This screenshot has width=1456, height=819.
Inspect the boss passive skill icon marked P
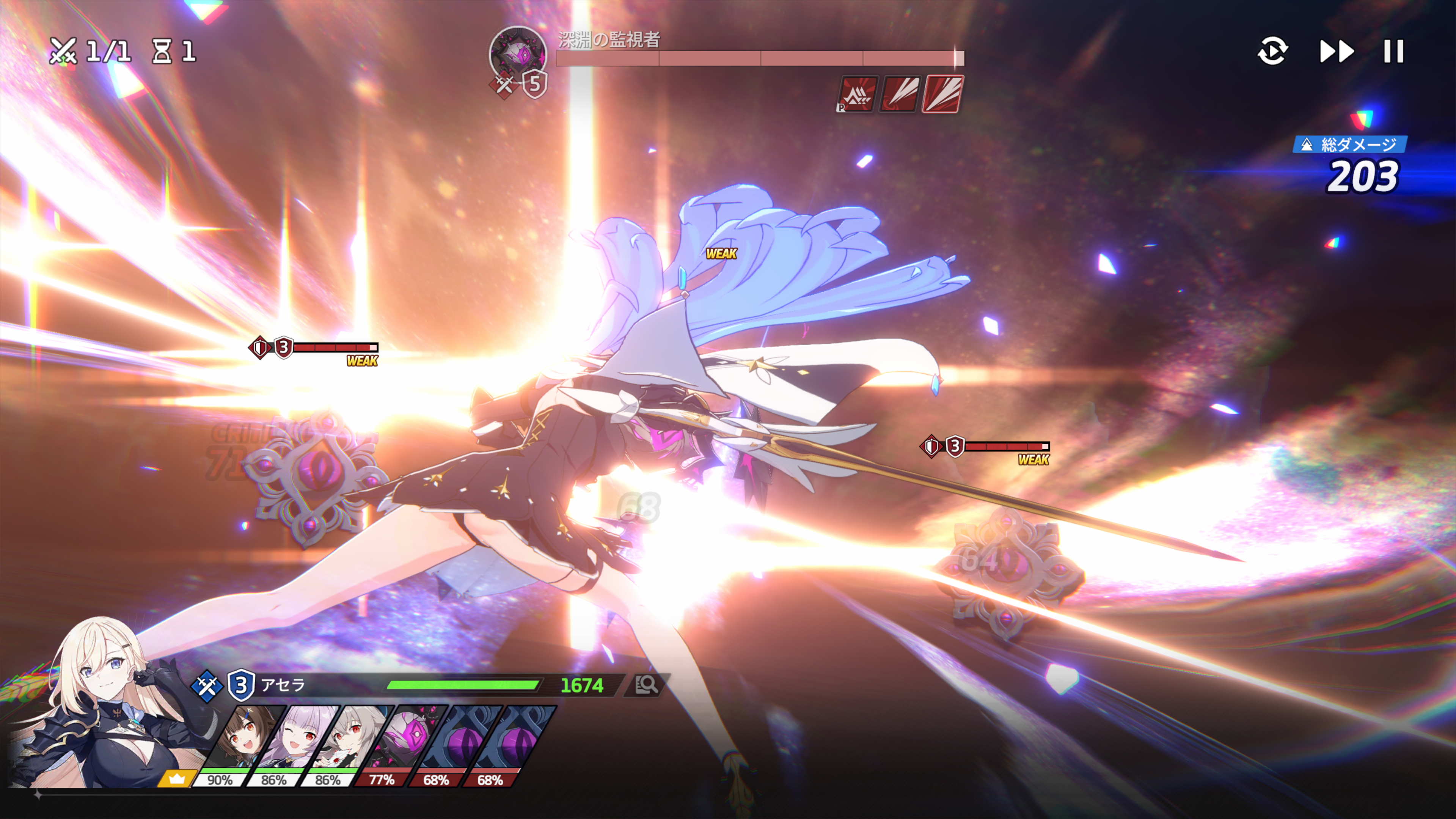click(858, 94)
